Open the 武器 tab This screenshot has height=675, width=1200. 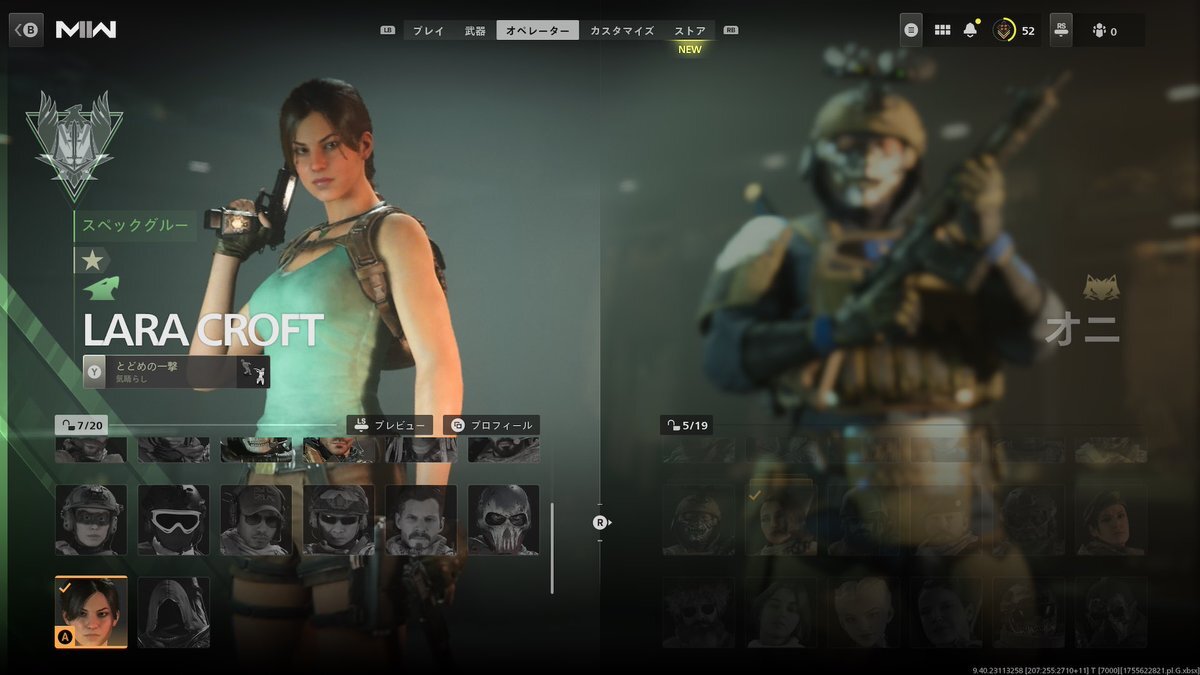[x=475, y=31]
